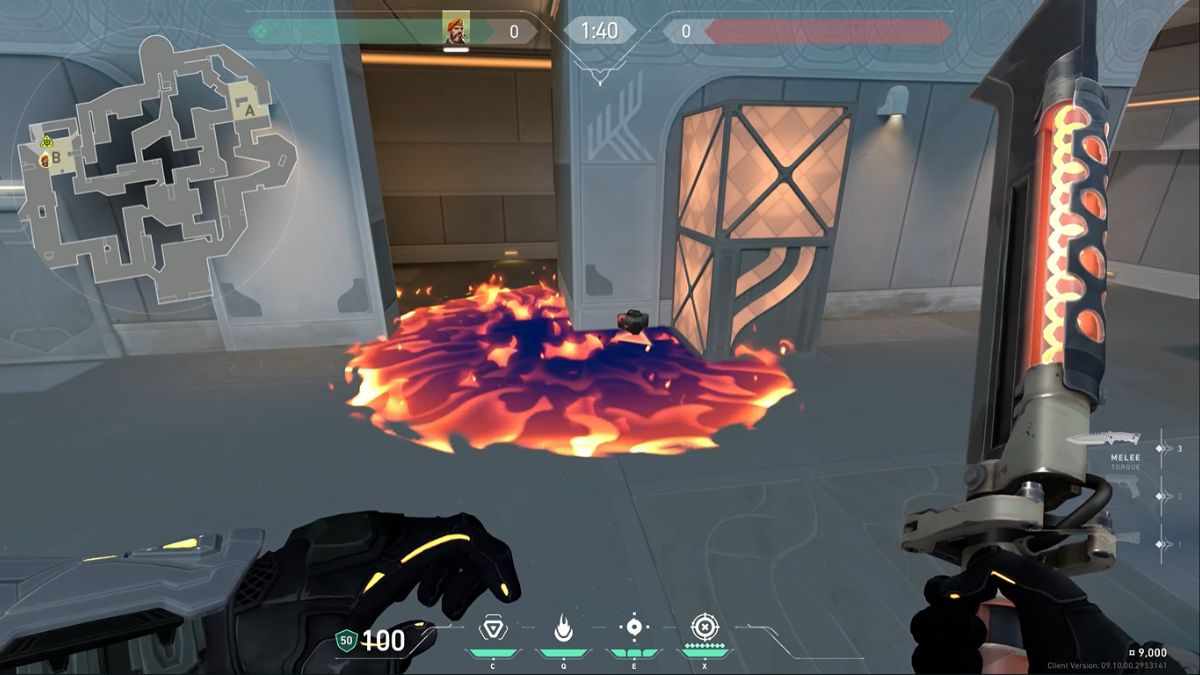Click the bearded agent portrait in the top bar

tap(456, 29)
